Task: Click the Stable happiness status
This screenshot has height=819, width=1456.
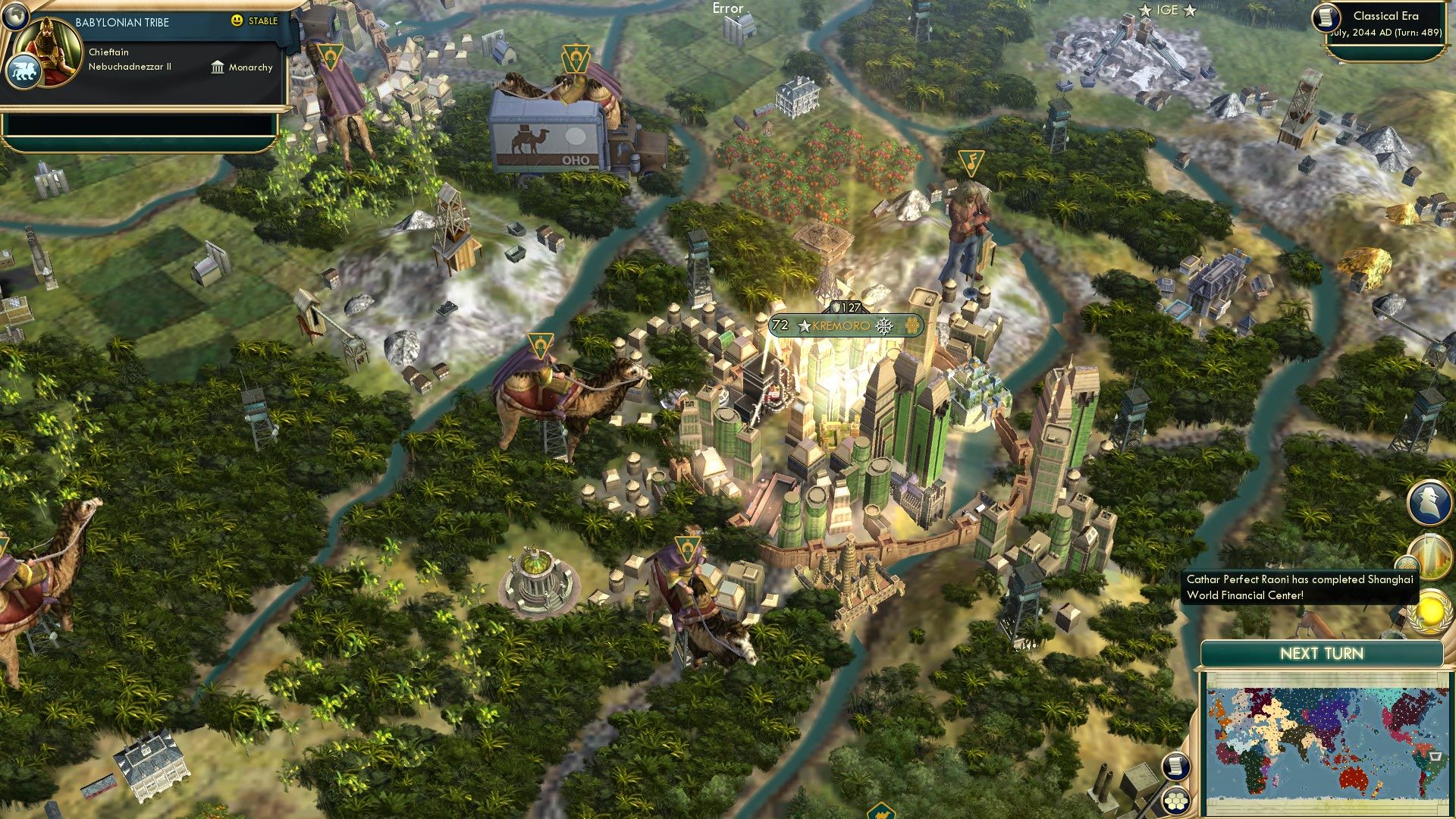Action: (255, 21)
